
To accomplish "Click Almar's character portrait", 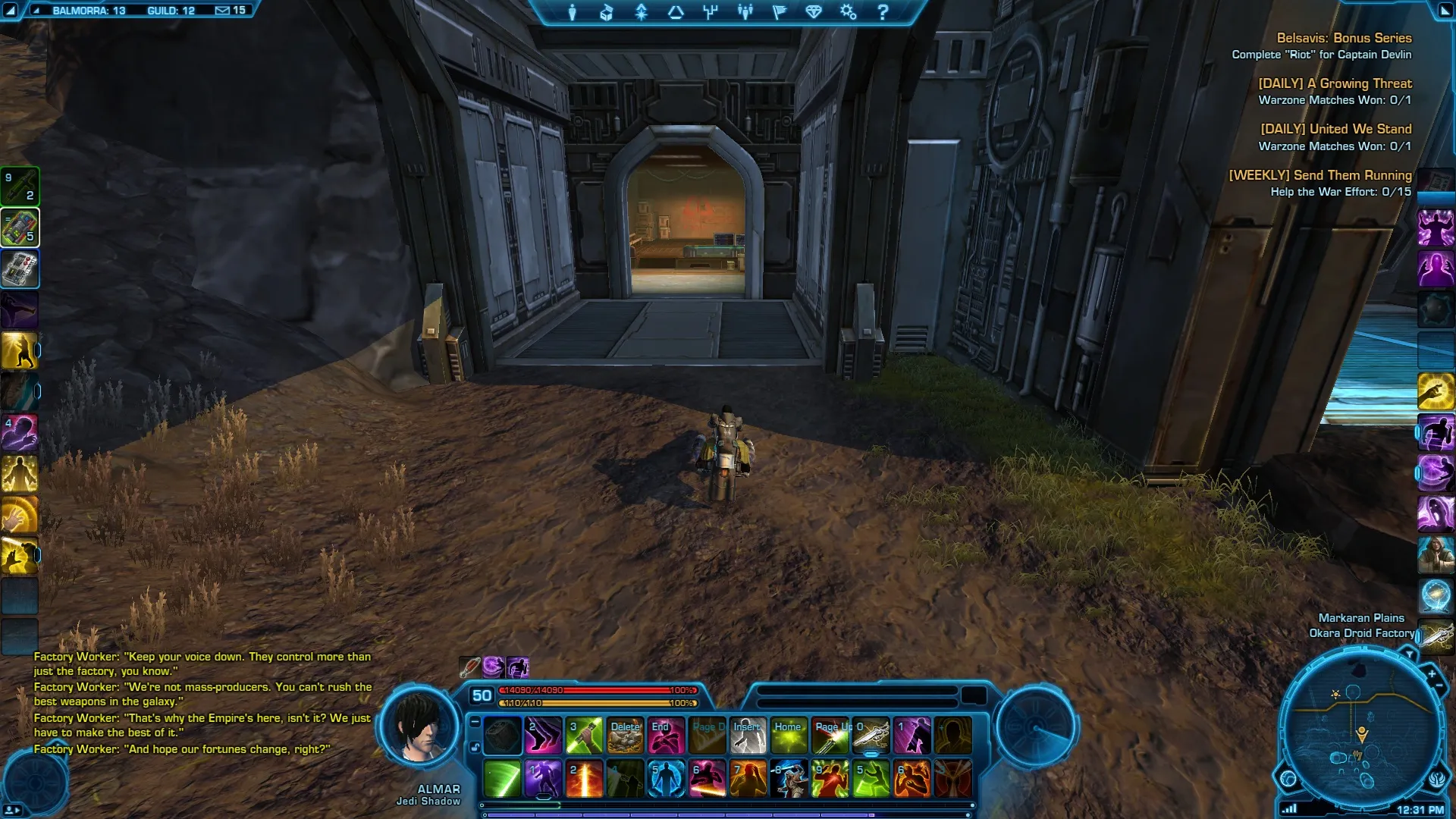I will [419, 728].
